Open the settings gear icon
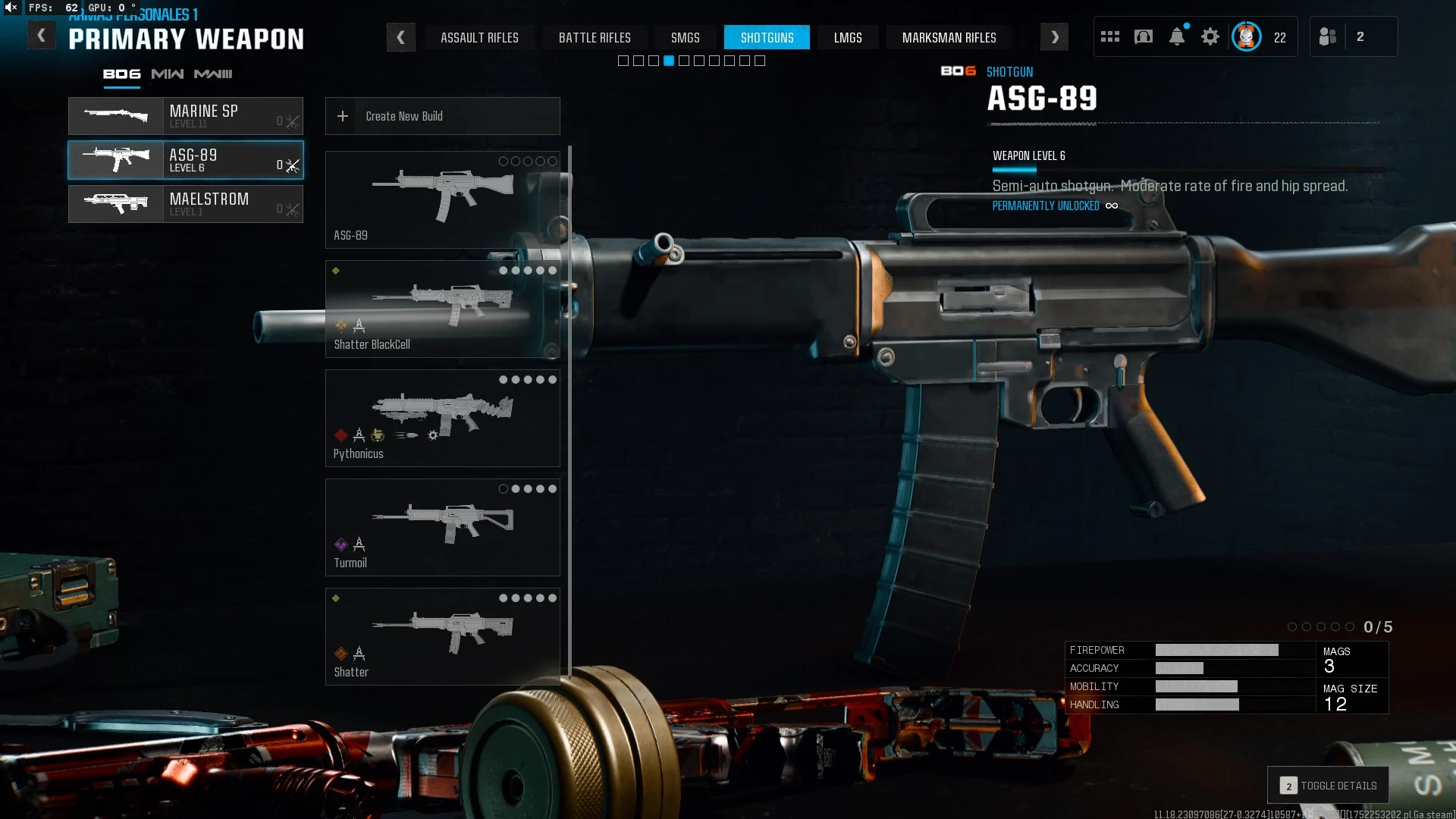This screenshot has height=819, width=1456. coord(1210,36)
